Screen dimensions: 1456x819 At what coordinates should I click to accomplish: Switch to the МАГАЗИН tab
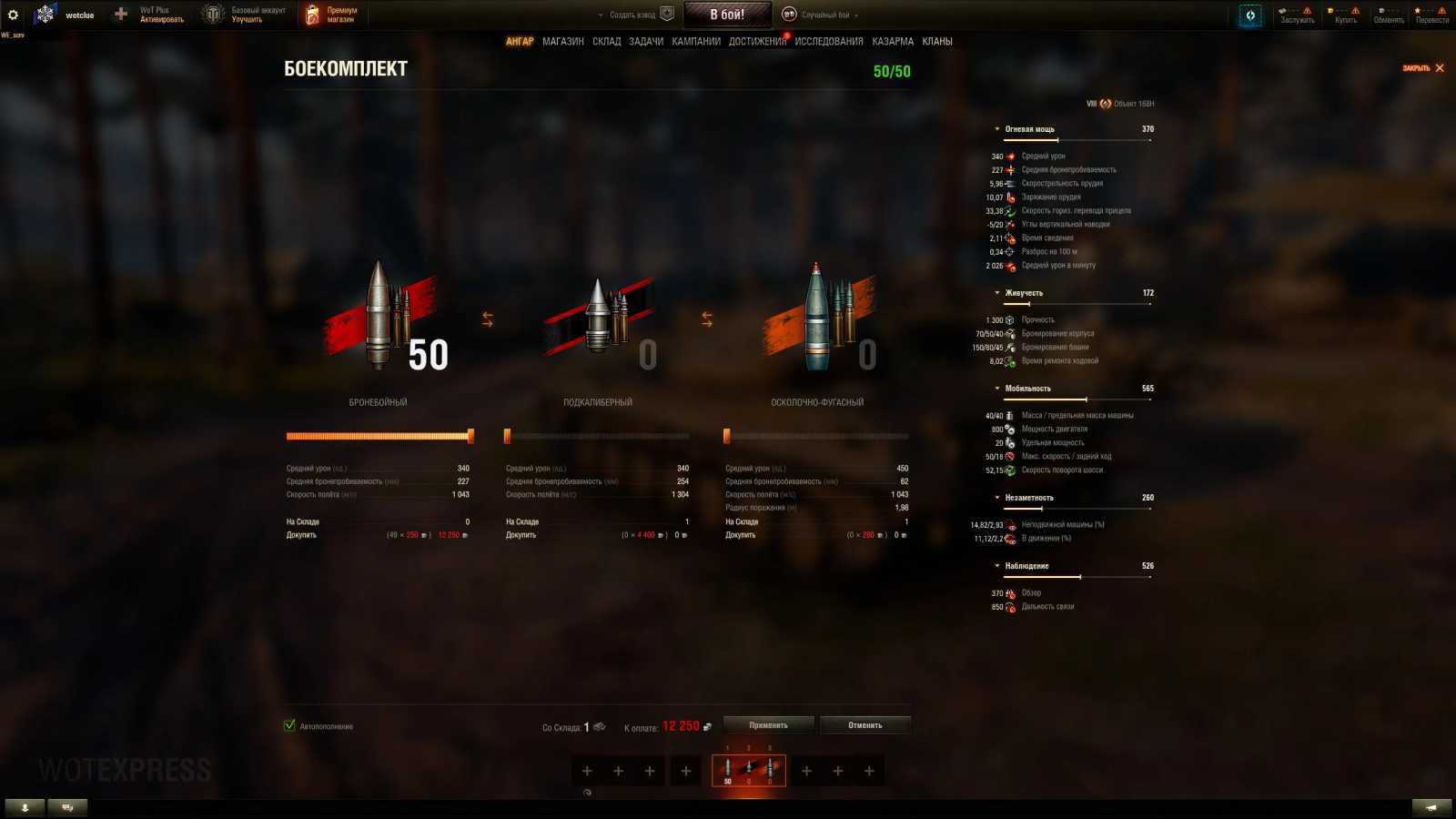tap(565, 41)
